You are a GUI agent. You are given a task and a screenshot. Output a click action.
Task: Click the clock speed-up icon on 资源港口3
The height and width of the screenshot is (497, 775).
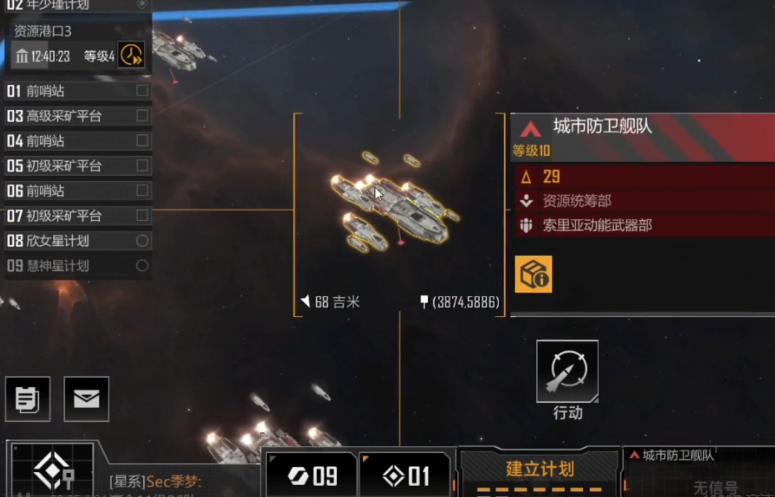[x=131, y=55]
